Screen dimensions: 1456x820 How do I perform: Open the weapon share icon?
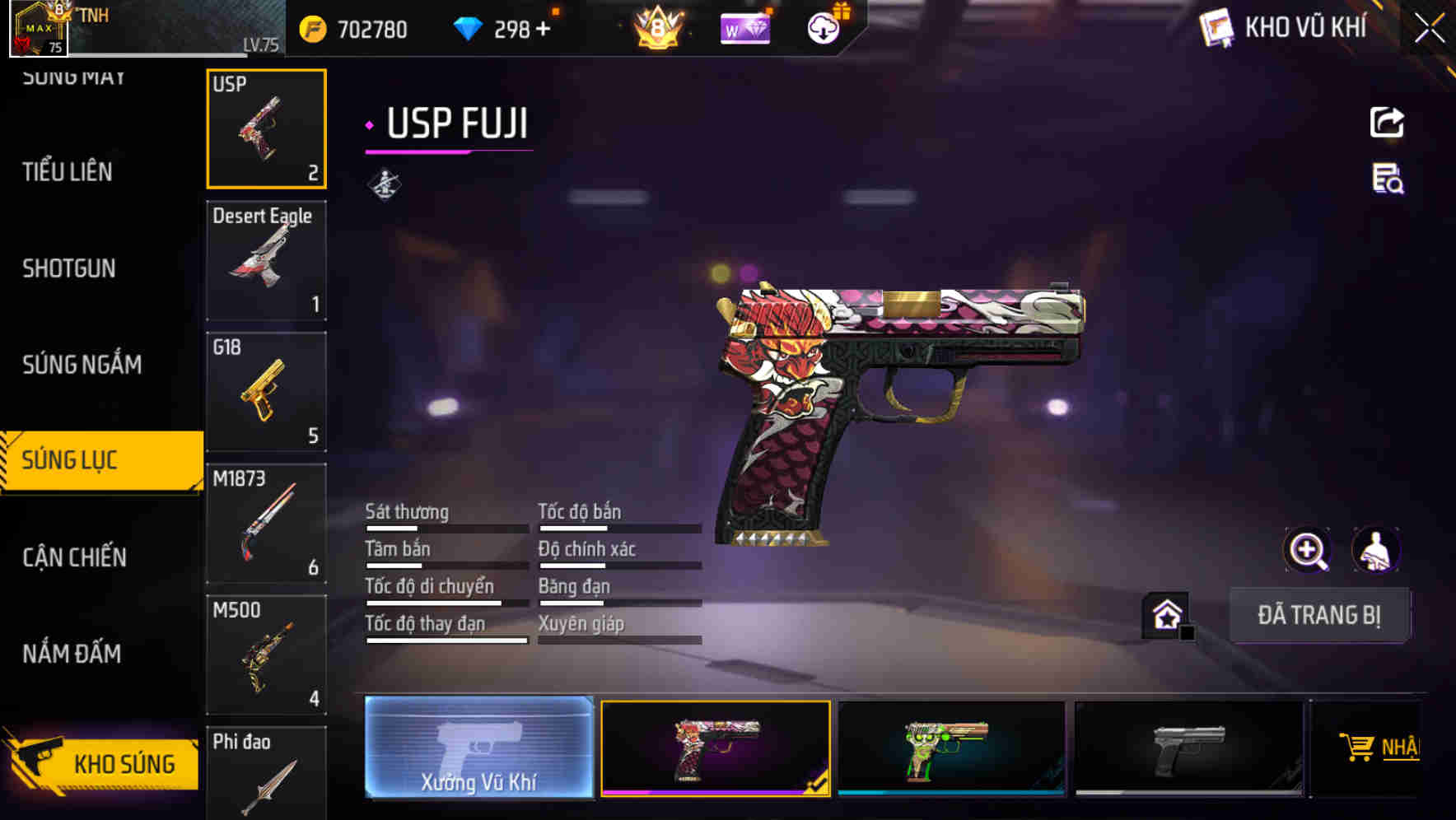(x=1387, y=122)
